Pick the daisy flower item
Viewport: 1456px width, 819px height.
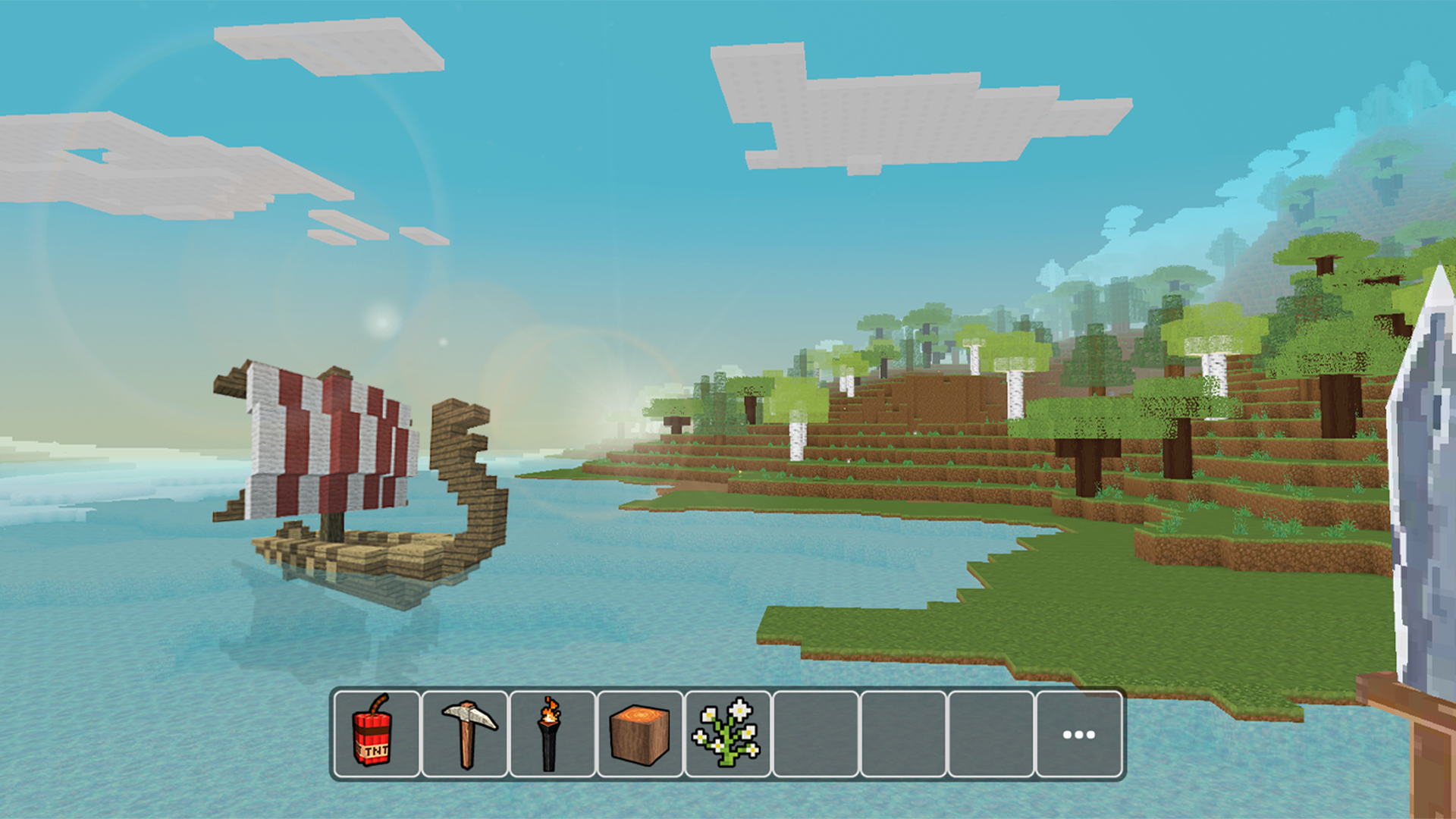(x=727, y=732)
